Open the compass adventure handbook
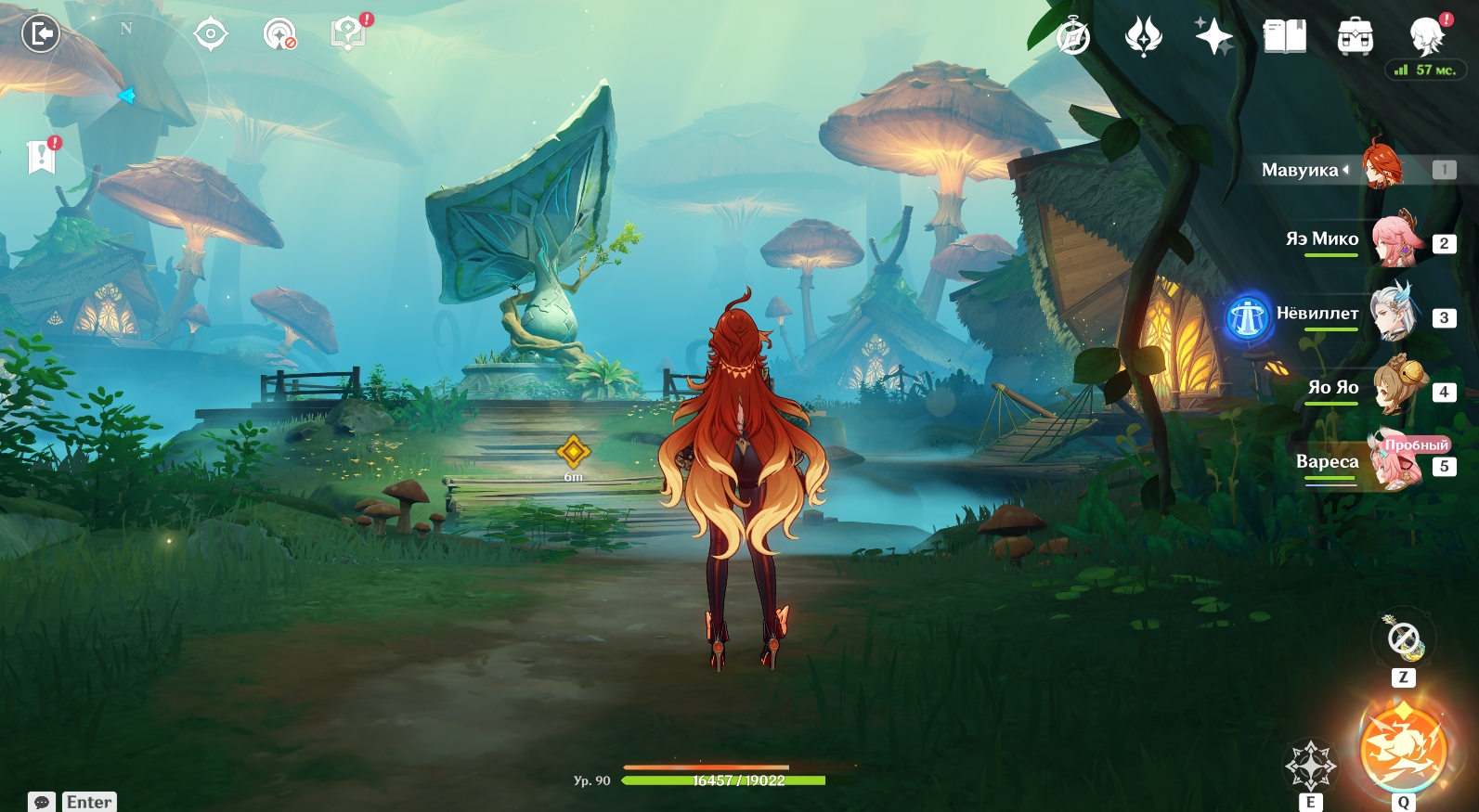This screenshot has width=1479, height=812. tap(1073, 37)
